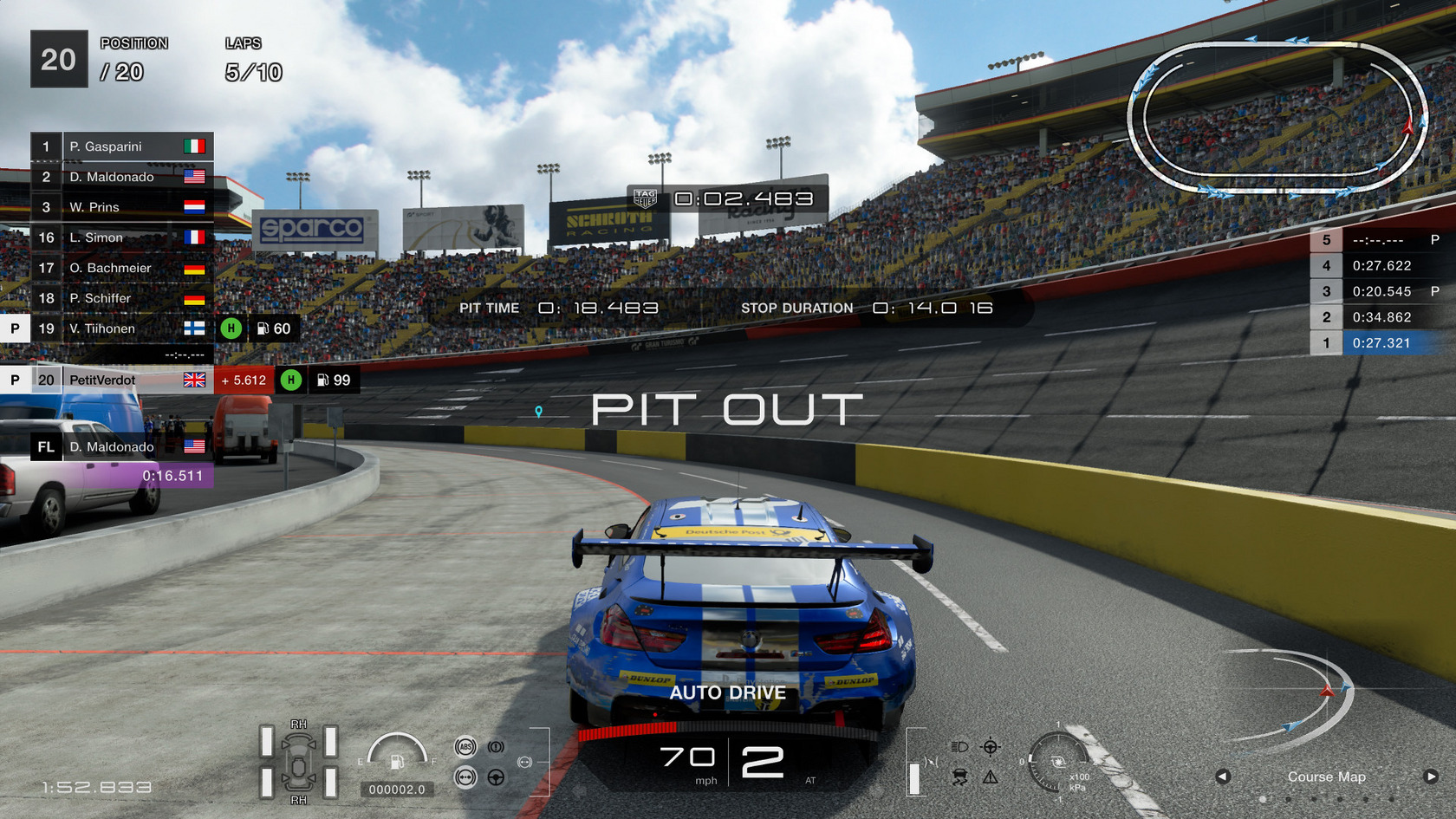This screenshot has width=1456, height=819.
Task: Click the hazard warning triangle icon
Action: coord(991,777)
